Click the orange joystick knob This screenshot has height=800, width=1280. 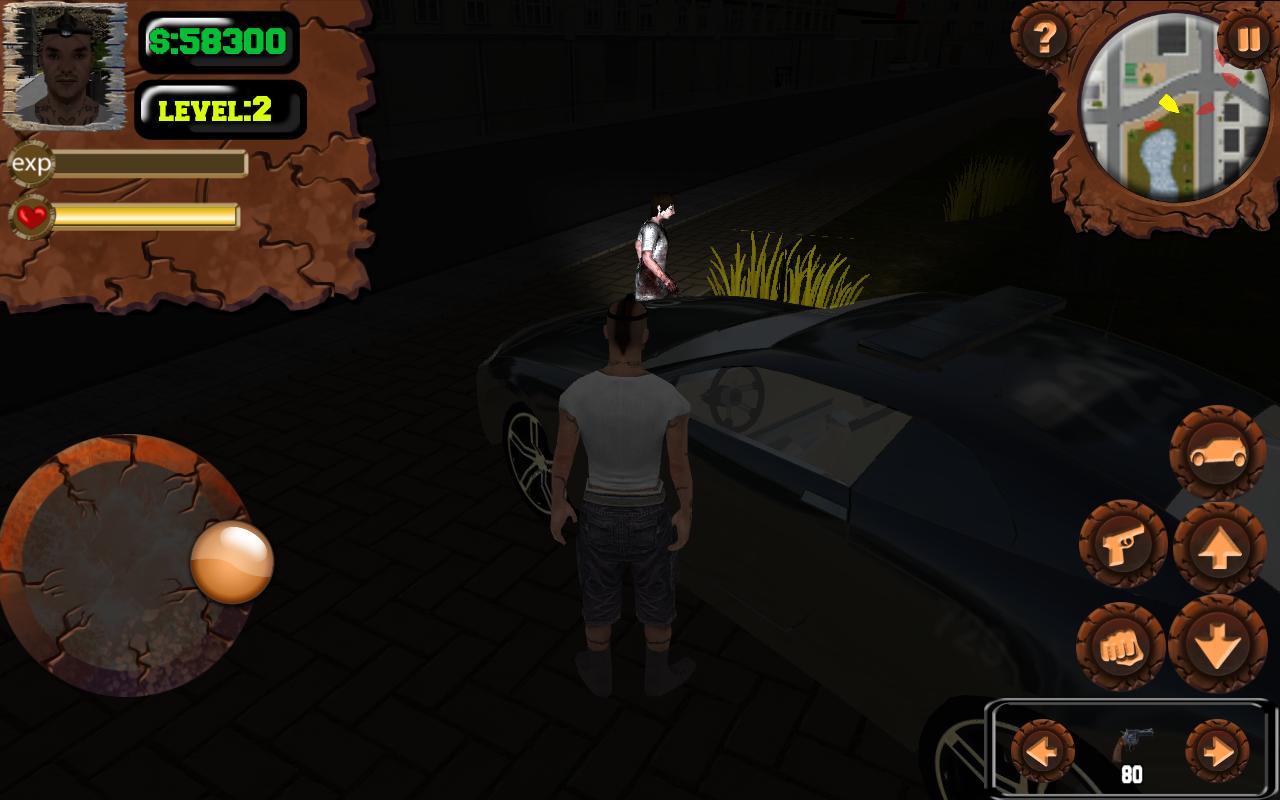click(x=232, y=562)
